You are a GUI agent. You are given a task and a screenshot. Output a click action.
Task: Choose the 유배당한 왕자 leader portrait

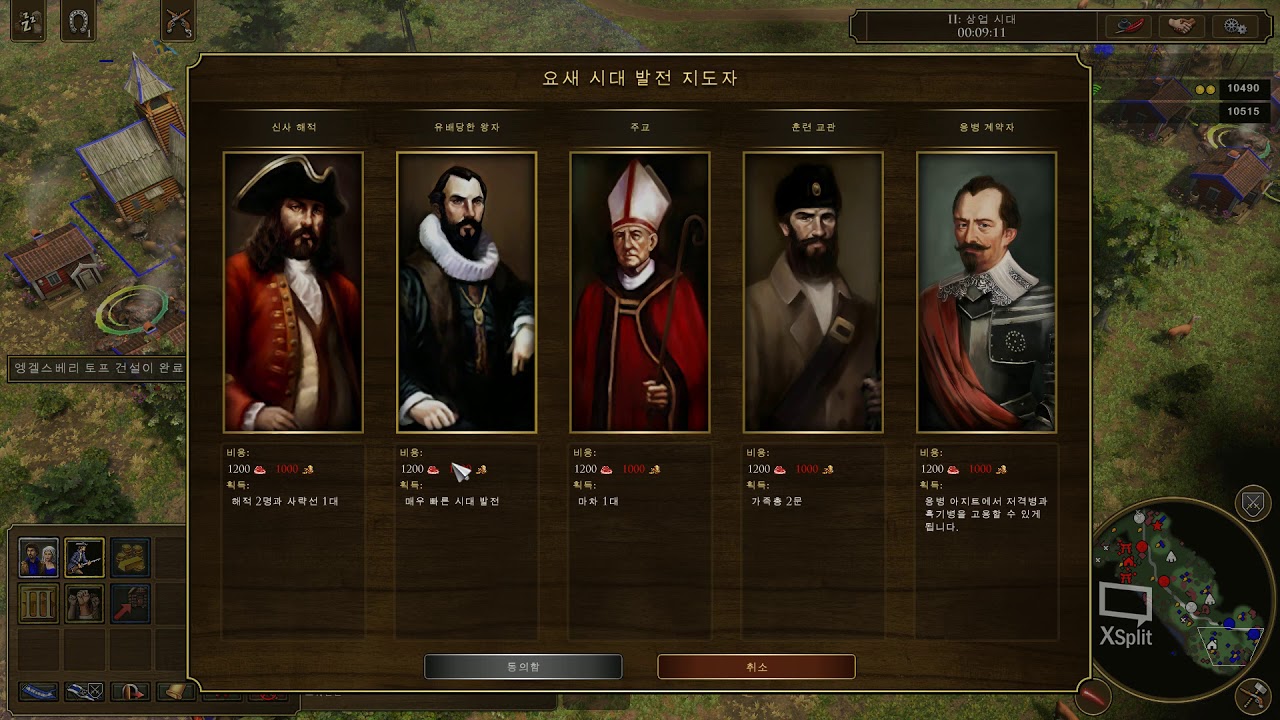466,292
